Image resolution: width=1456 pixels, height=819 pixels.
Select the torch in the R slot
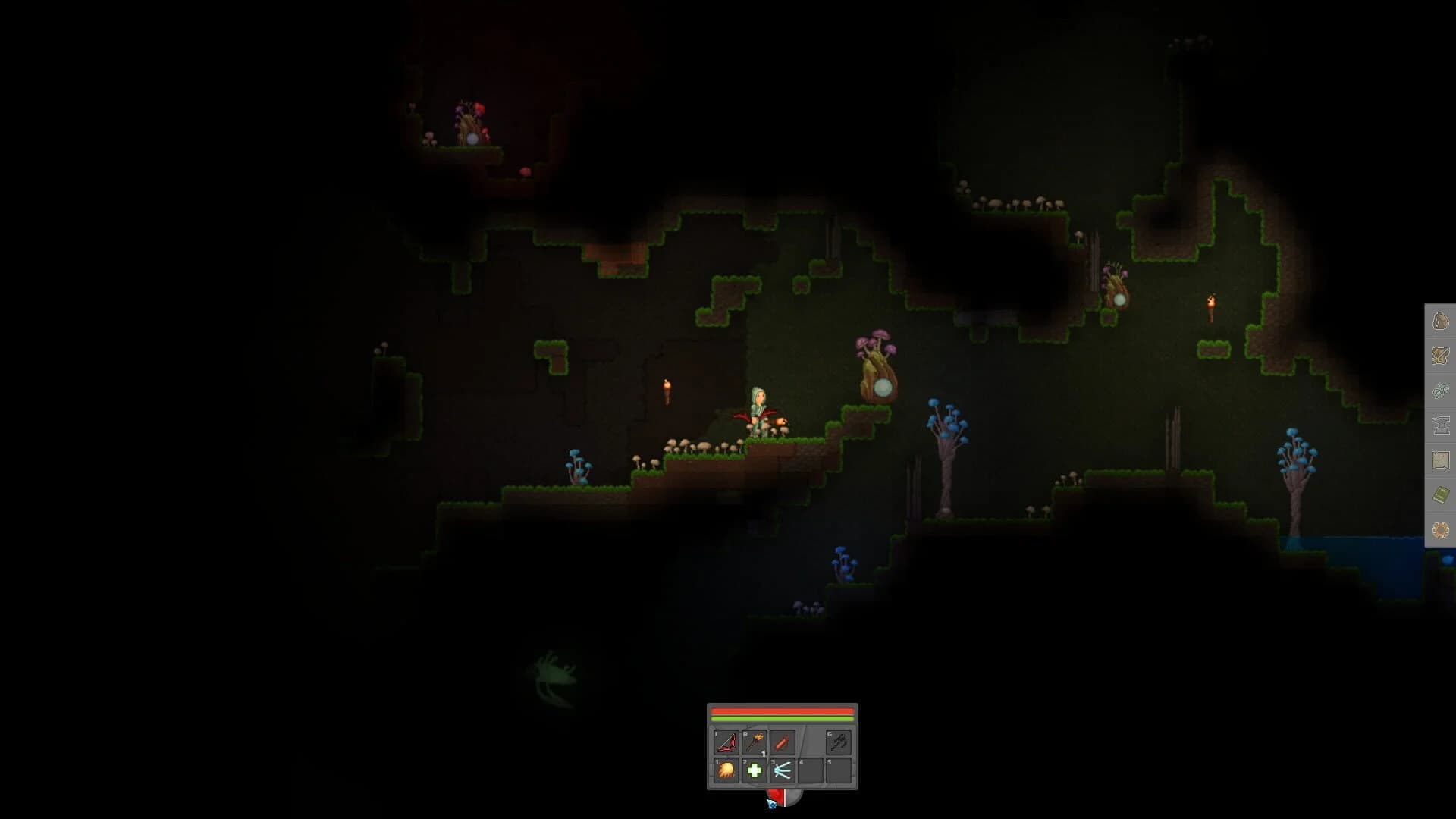point(755,742)
